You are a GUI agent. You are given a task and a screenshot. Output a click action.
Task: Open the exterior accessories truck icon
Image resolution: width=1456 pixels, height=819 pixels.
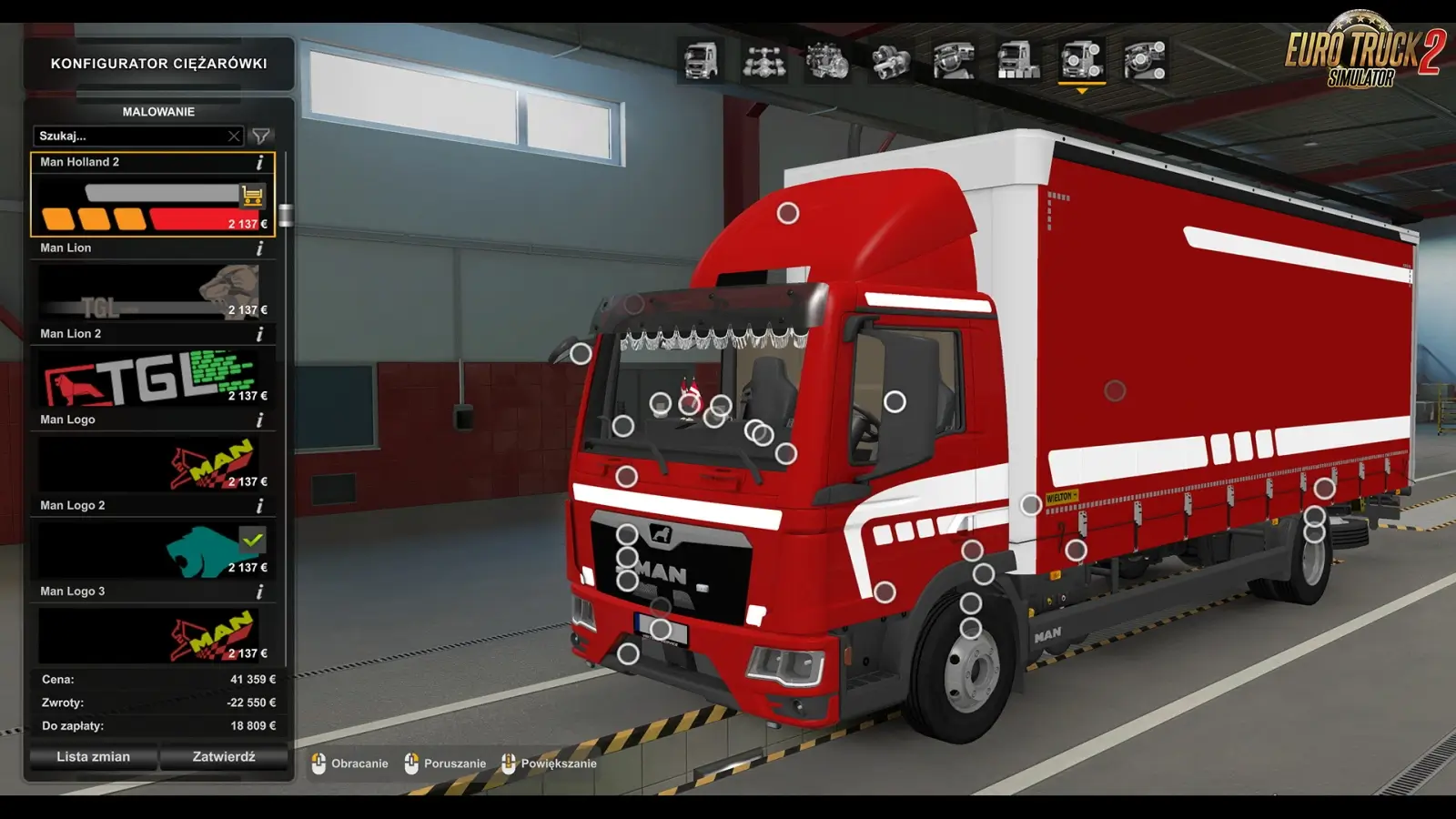pos(1016,58)
